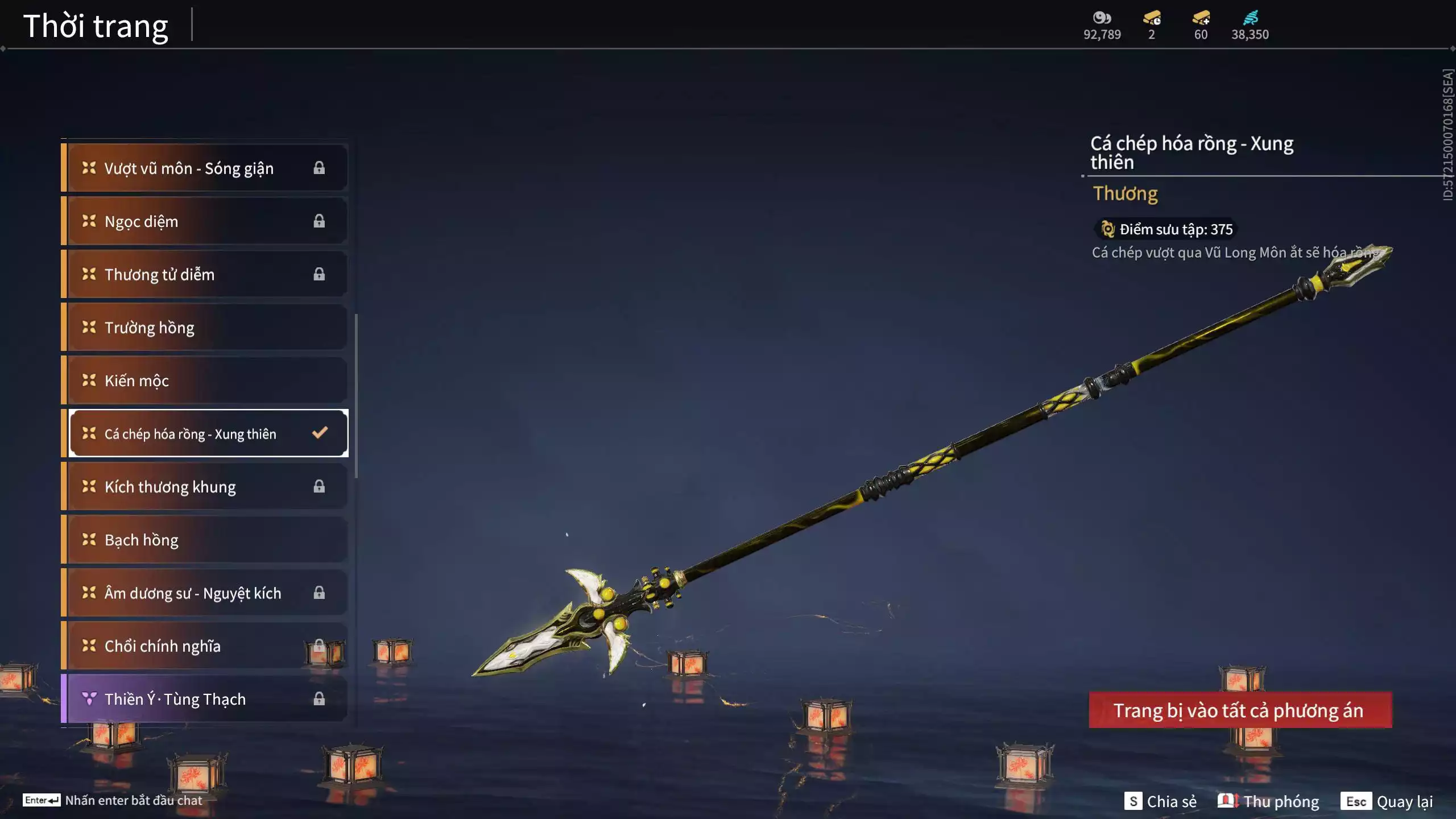The width and height of the screenshot is (1456, 819).
Task: Choose Kiến mộc from the list
Action: click(205, 380)
